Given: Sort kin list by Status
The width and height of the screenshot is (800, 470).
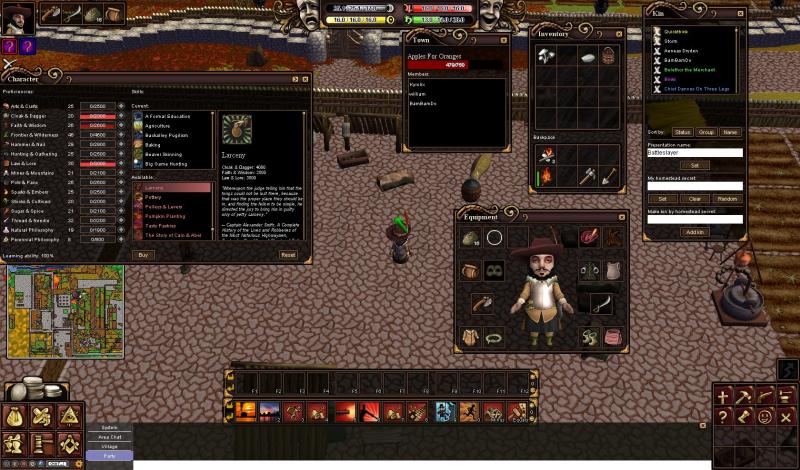Looking at the screenshot, I should point(683,132).
